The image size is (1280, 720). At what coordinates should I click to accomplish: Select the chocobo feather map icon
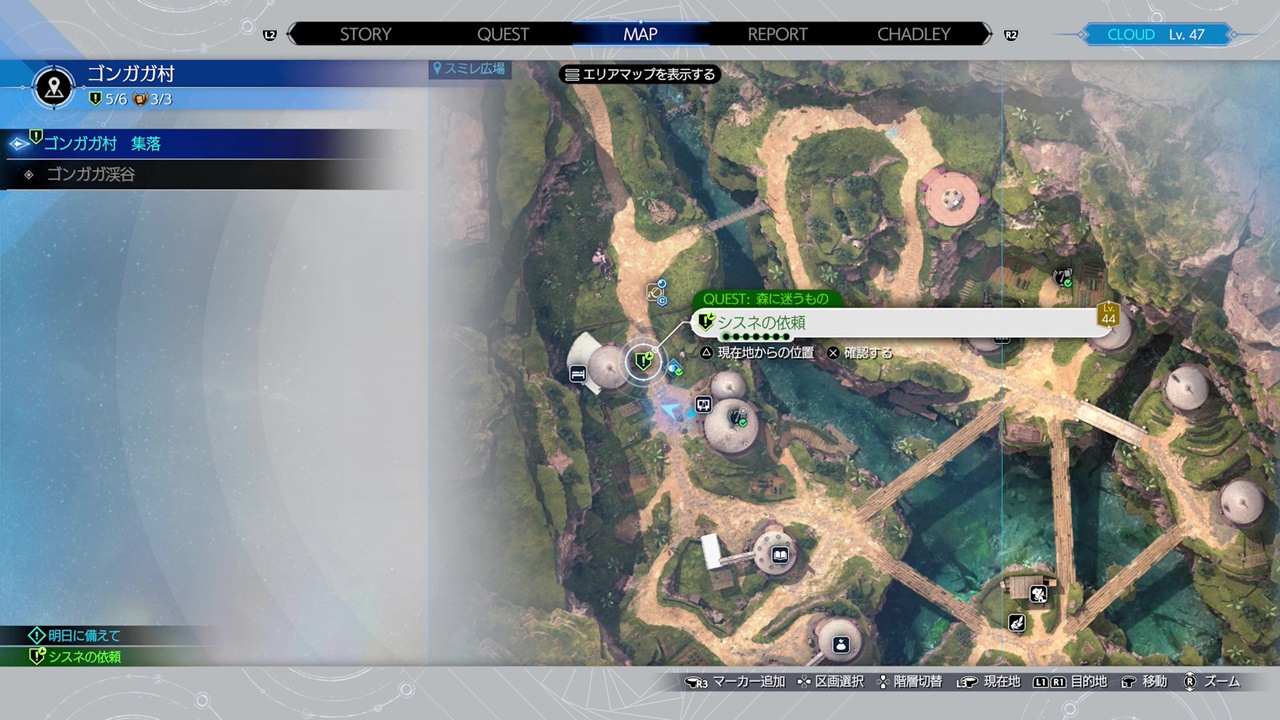(1017, 623)
